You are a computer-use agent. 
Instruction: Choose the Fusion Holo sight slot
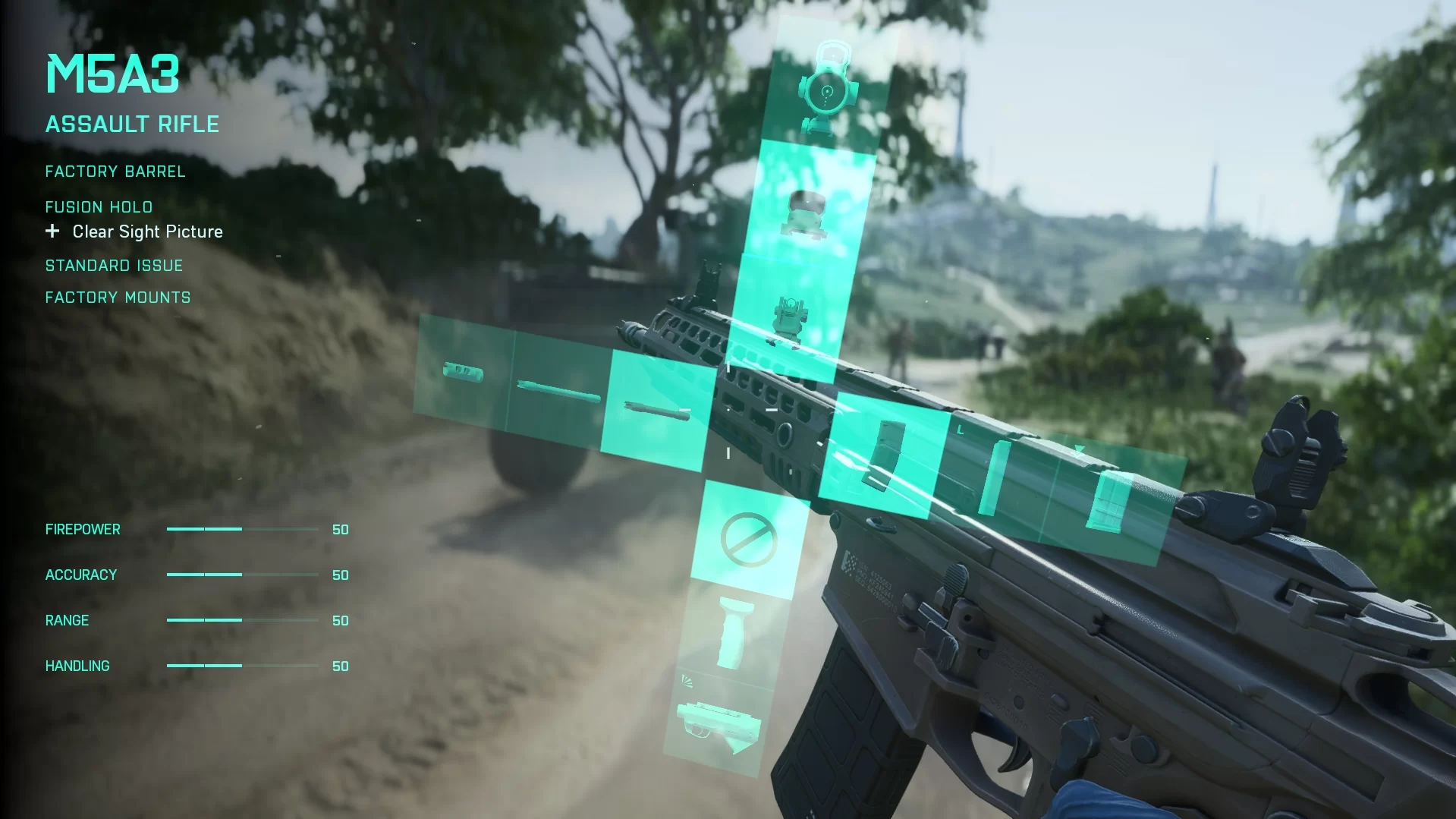pos(807,211)
